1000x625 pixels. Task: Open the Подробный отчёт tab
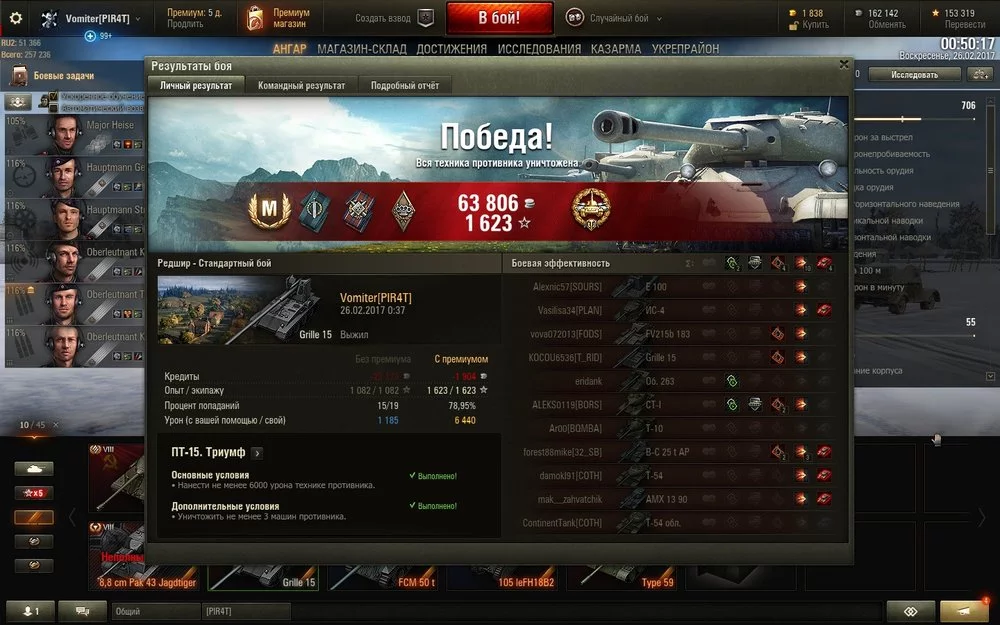pyautogui.click(x=404, y=86)
